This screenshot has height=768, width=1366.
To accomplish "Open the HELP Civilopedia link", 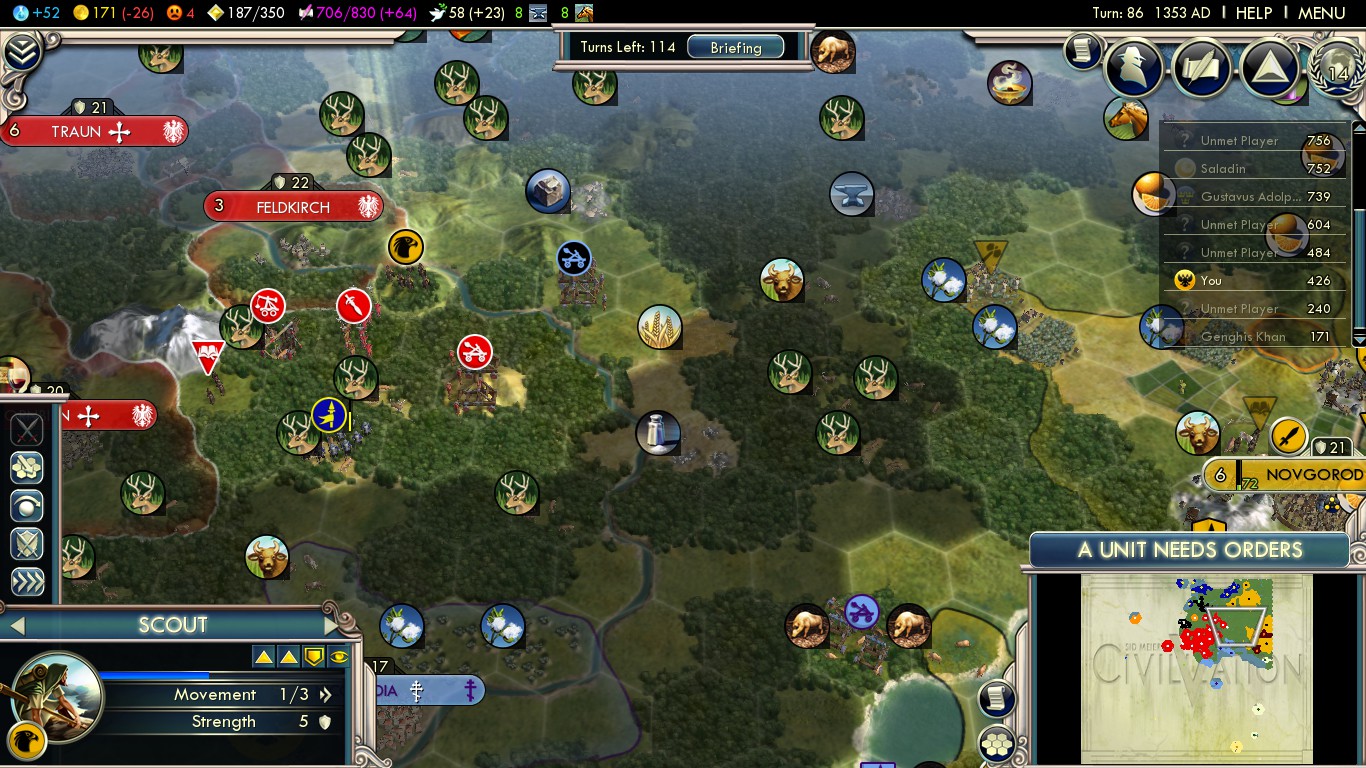I will (1253, 13).
